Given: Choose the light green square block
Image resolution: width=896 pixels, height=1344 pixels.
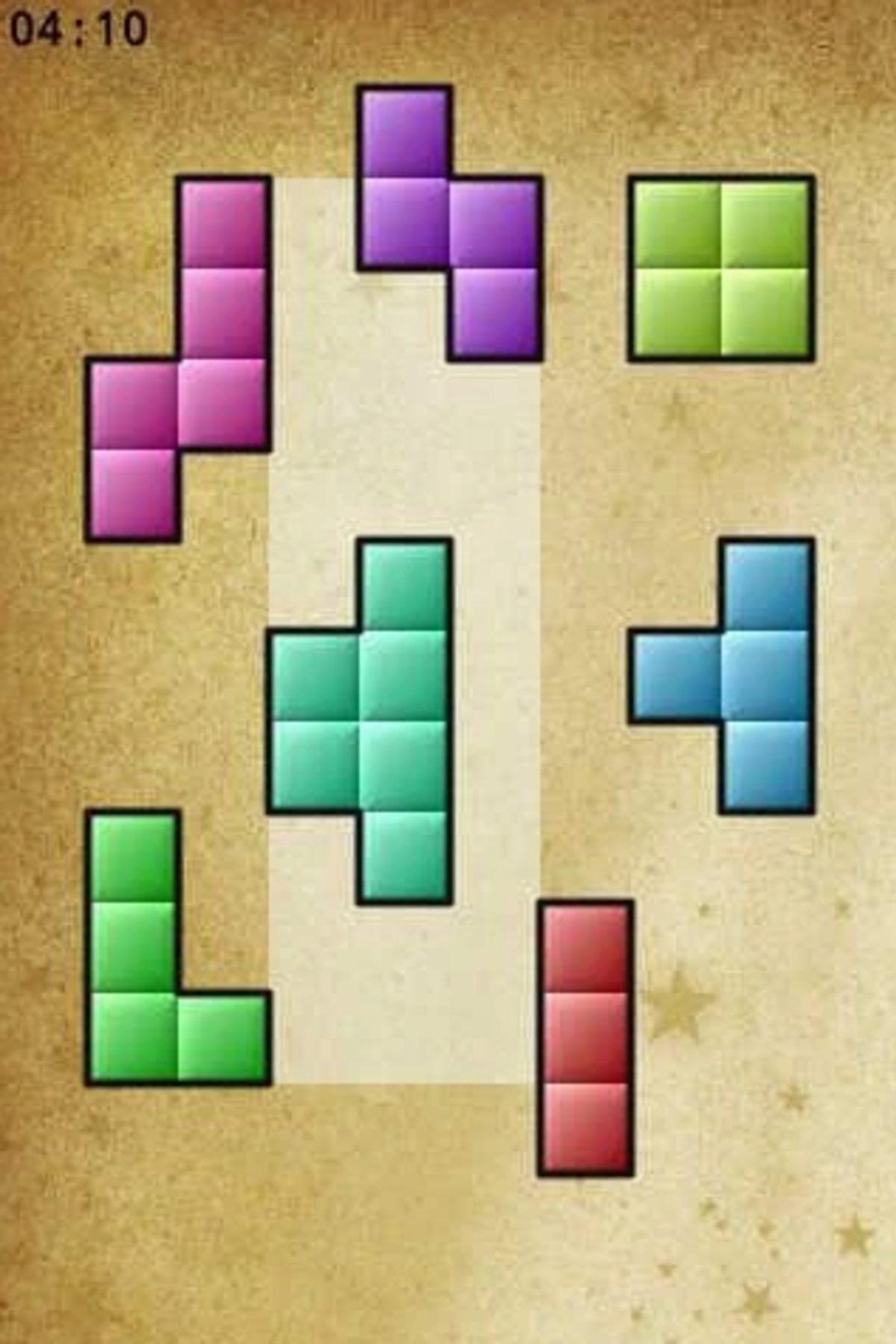Looking at the screenshot, I should [721, 269].
